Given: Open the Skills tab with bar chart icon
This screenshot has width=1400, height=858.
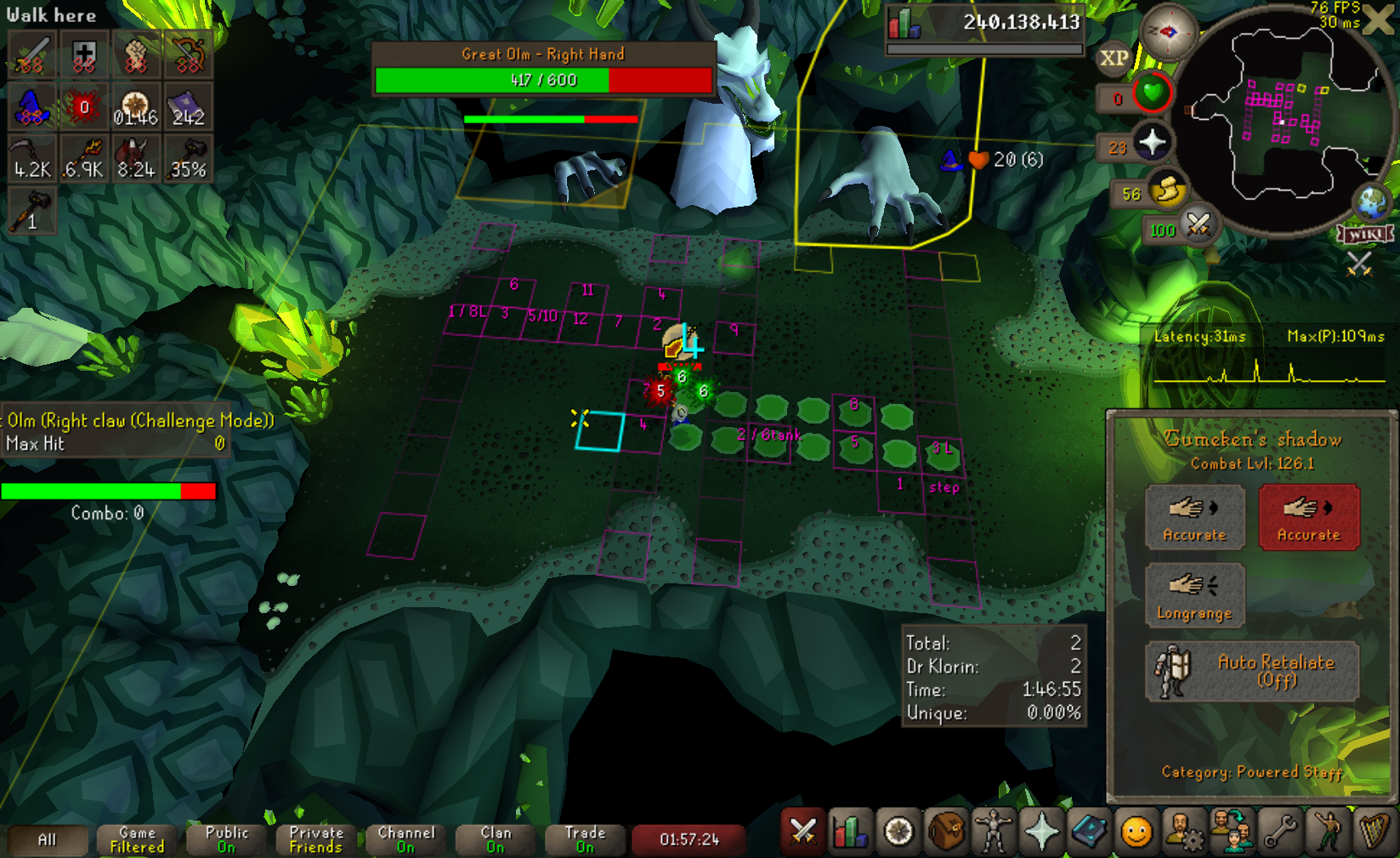Looking at the screenshot, I should point(850,832).
